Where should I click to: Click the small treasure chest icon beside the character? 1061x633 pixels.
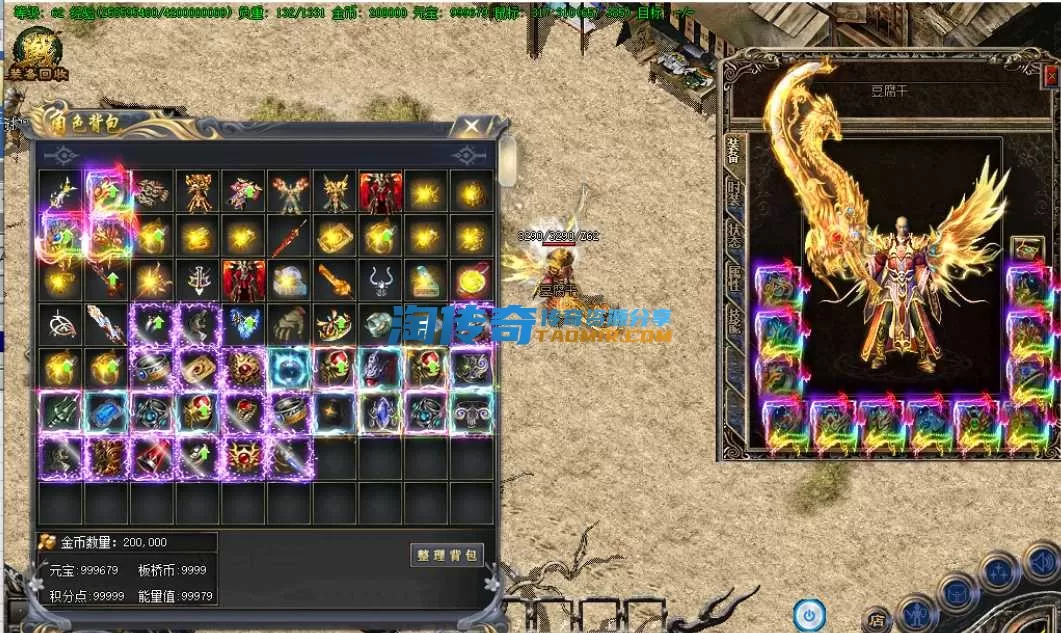tap(1027, 249)
